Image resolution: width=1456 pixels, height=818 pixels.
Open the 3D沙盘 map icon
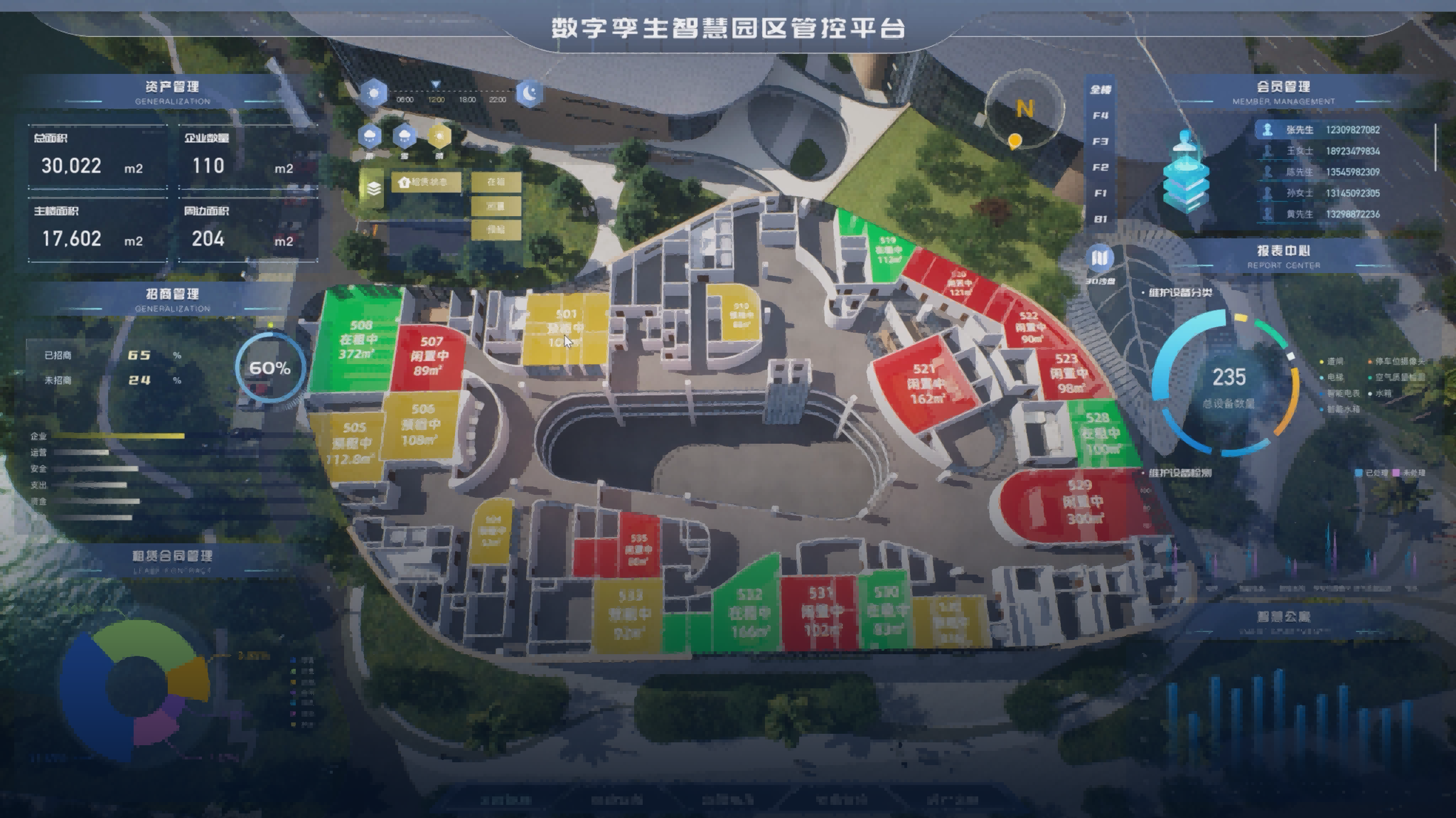[x=1100, y=259]
